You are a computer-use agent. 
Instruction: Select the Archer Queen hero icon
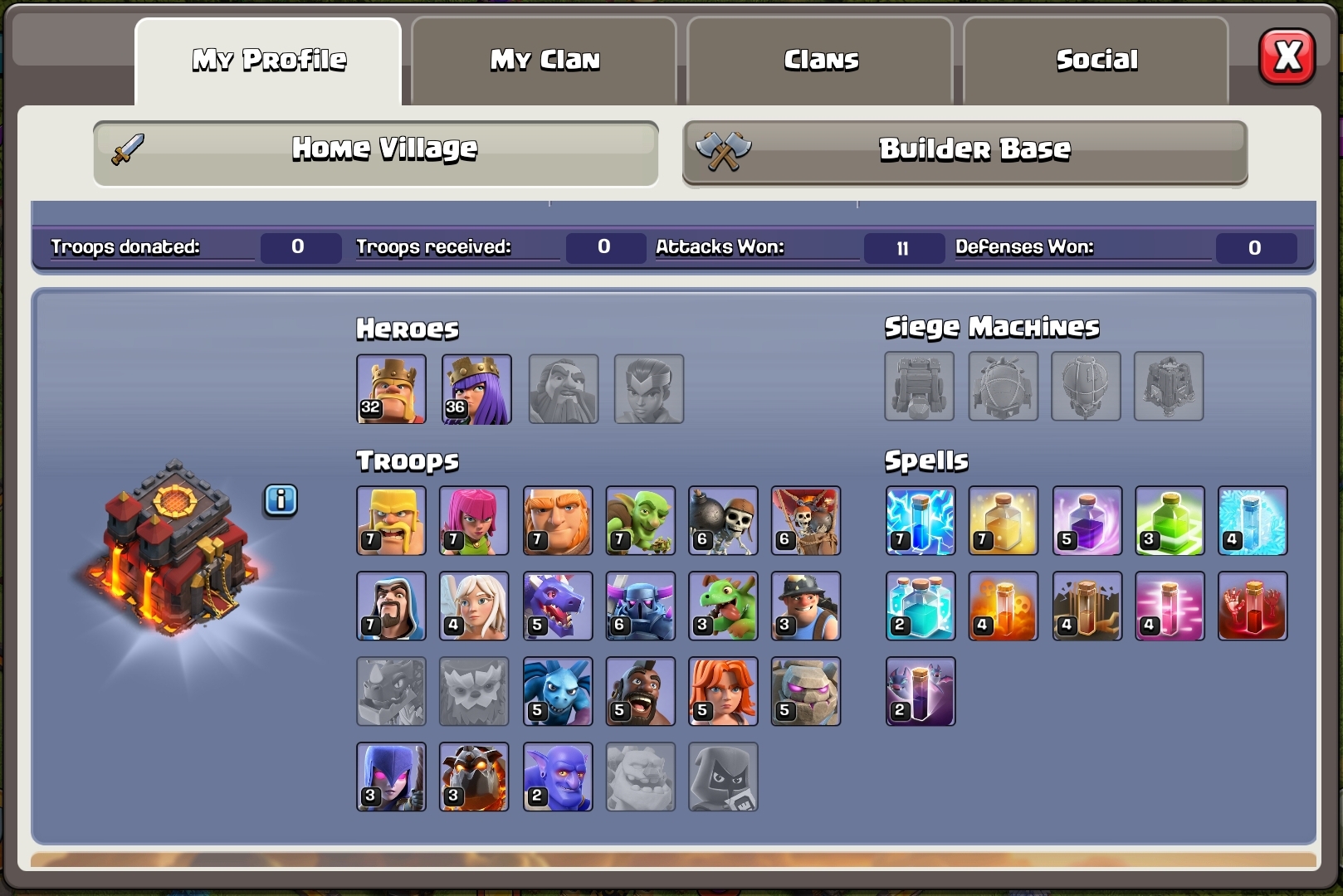[476, 388]
